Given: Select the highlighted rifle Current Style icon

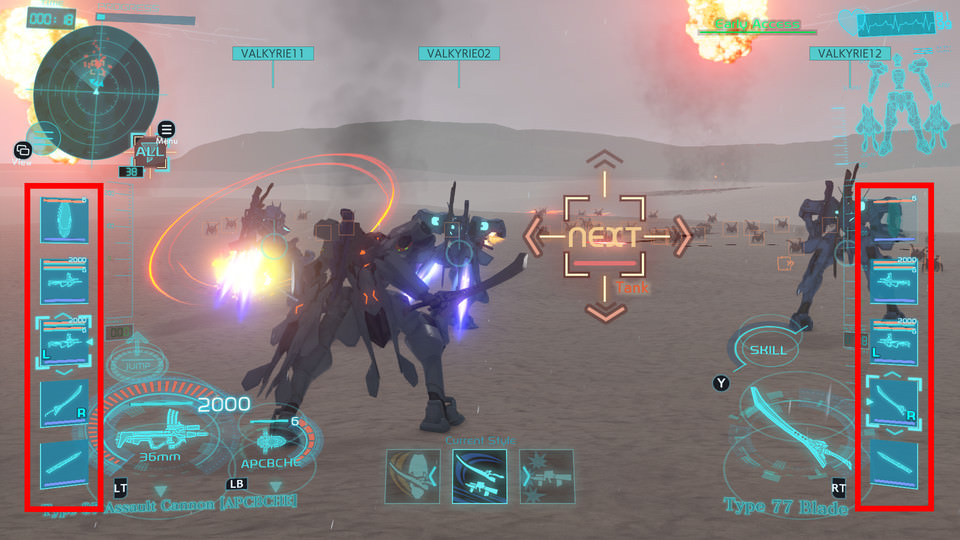Looking at the screenshot, I should click(479, 476).
